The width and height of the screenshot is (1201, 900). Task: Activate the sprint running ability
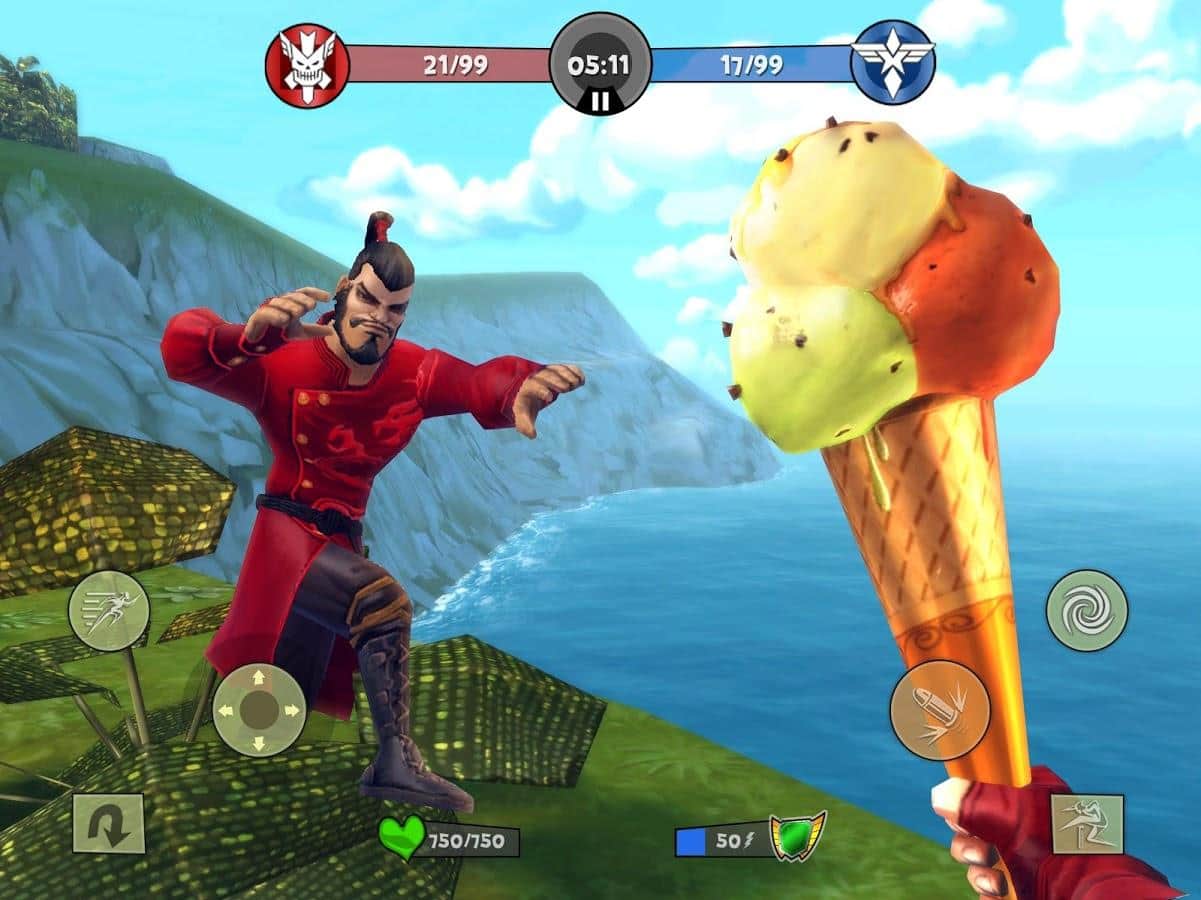tap(109, 611)
